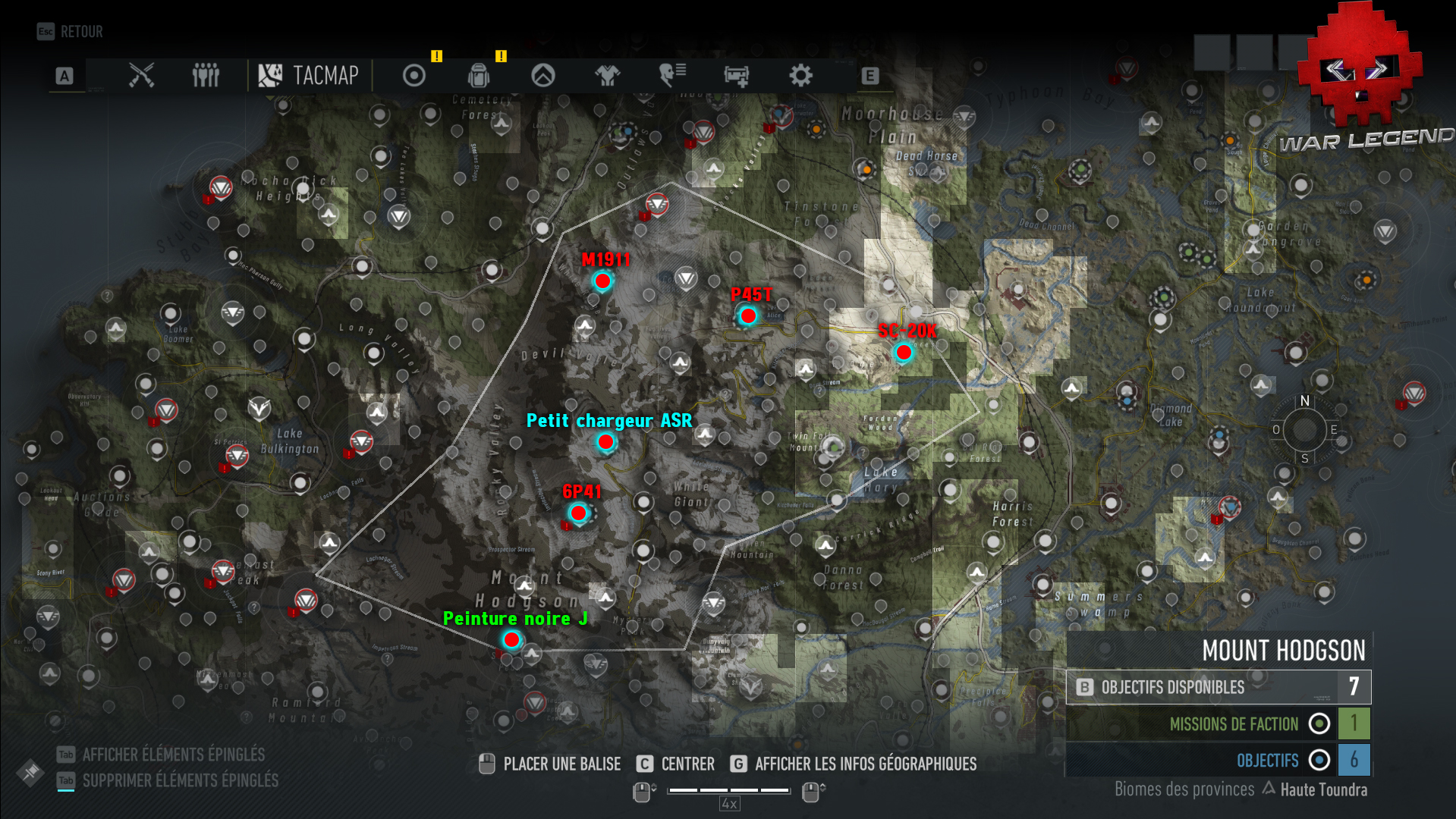1456x819 pixels.
Task: Click the M1911 map marker
Action: coord(602,281)
